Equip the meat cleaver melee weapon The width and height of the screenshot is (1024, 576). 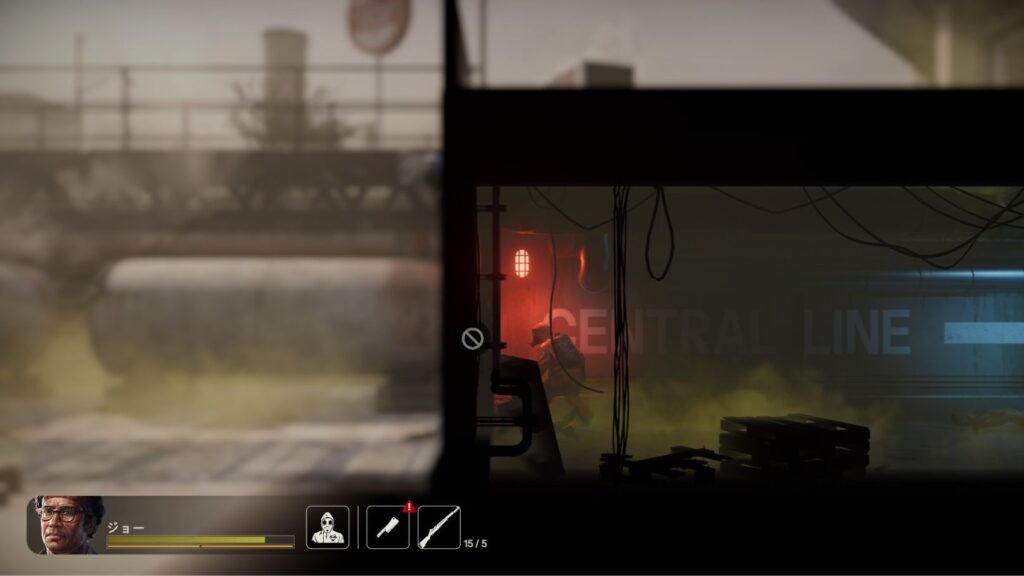click(387, 527)
